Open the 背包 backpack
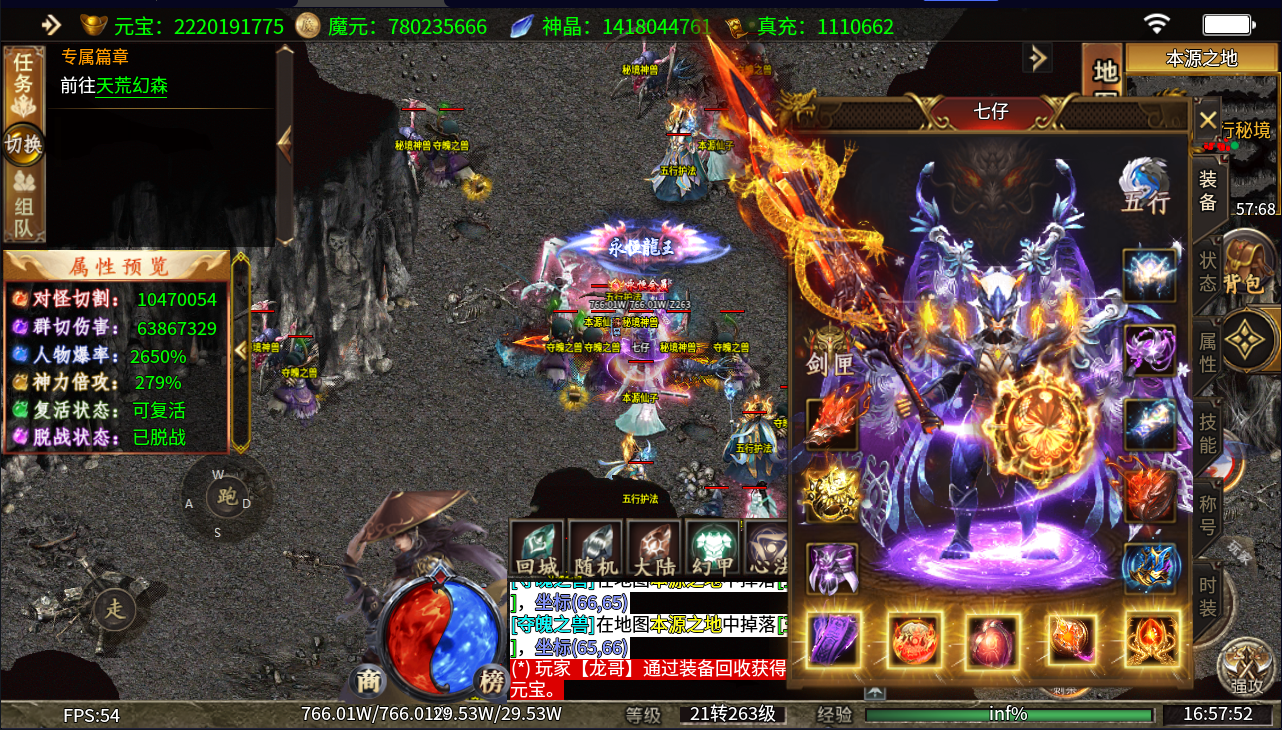 1245,270
